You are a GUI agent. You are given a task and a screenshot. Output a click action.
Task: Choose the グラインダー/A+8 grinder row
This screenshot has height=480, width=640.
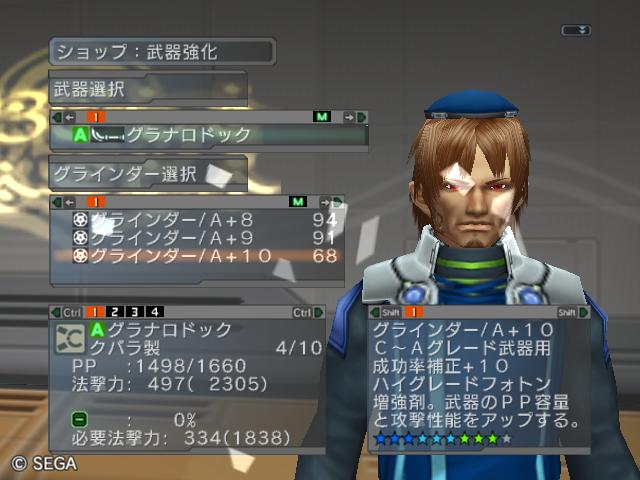pyautogui.click(x=200, y=220)
